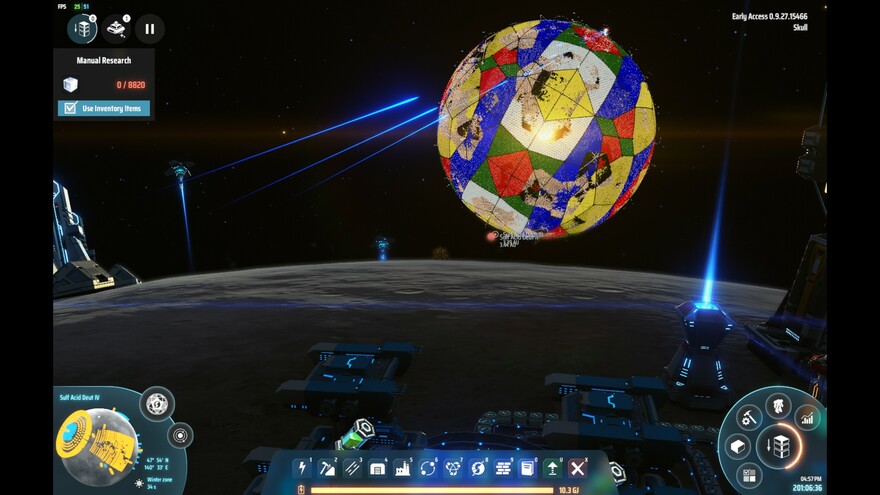The width and height of the screenshot is (880, 495).
Task: Select the lightning bolt power category
Action: click(x=302, y=468)
